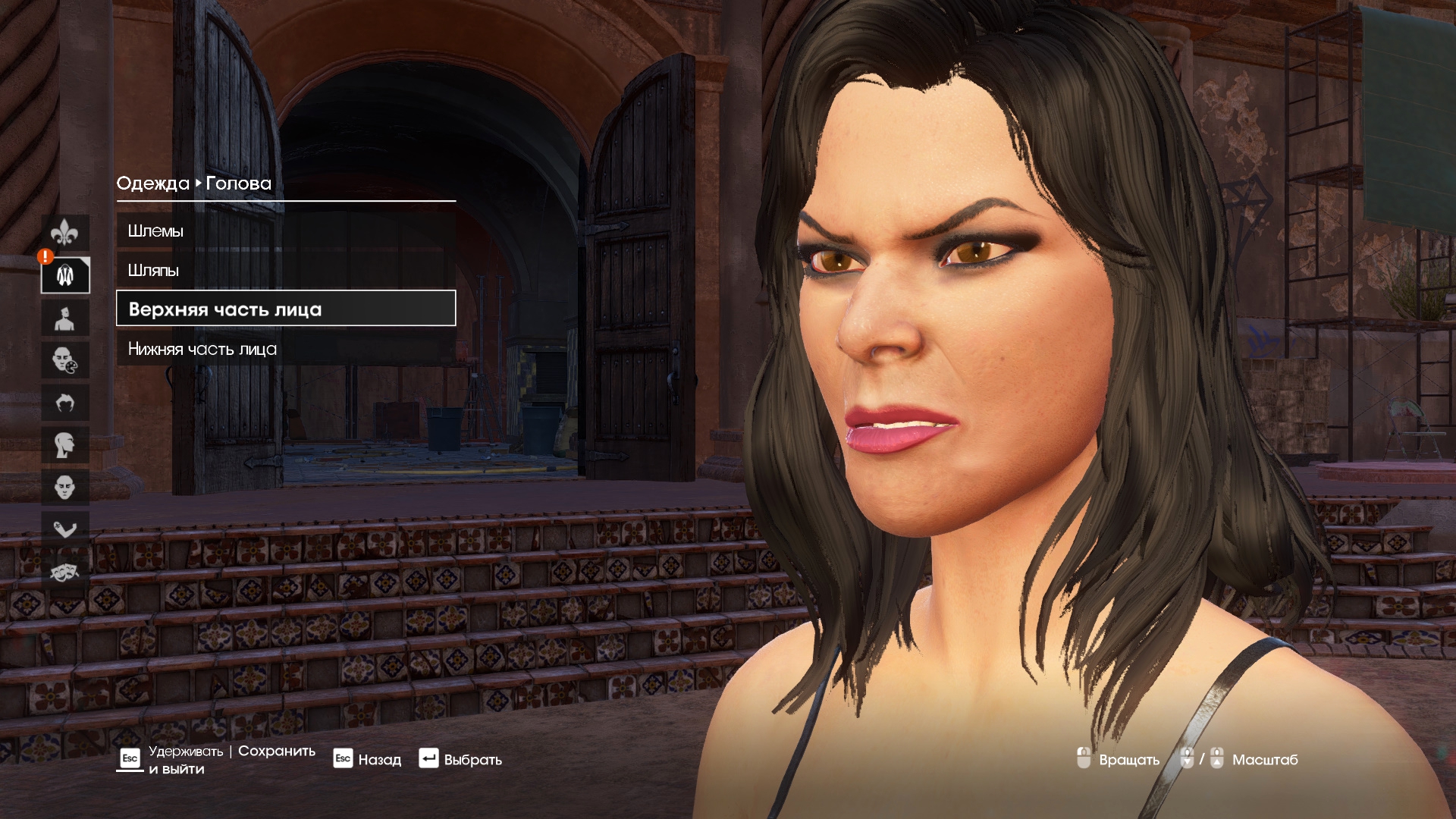Select Верхняя часть лица menu entry

[x=285, y=309]
